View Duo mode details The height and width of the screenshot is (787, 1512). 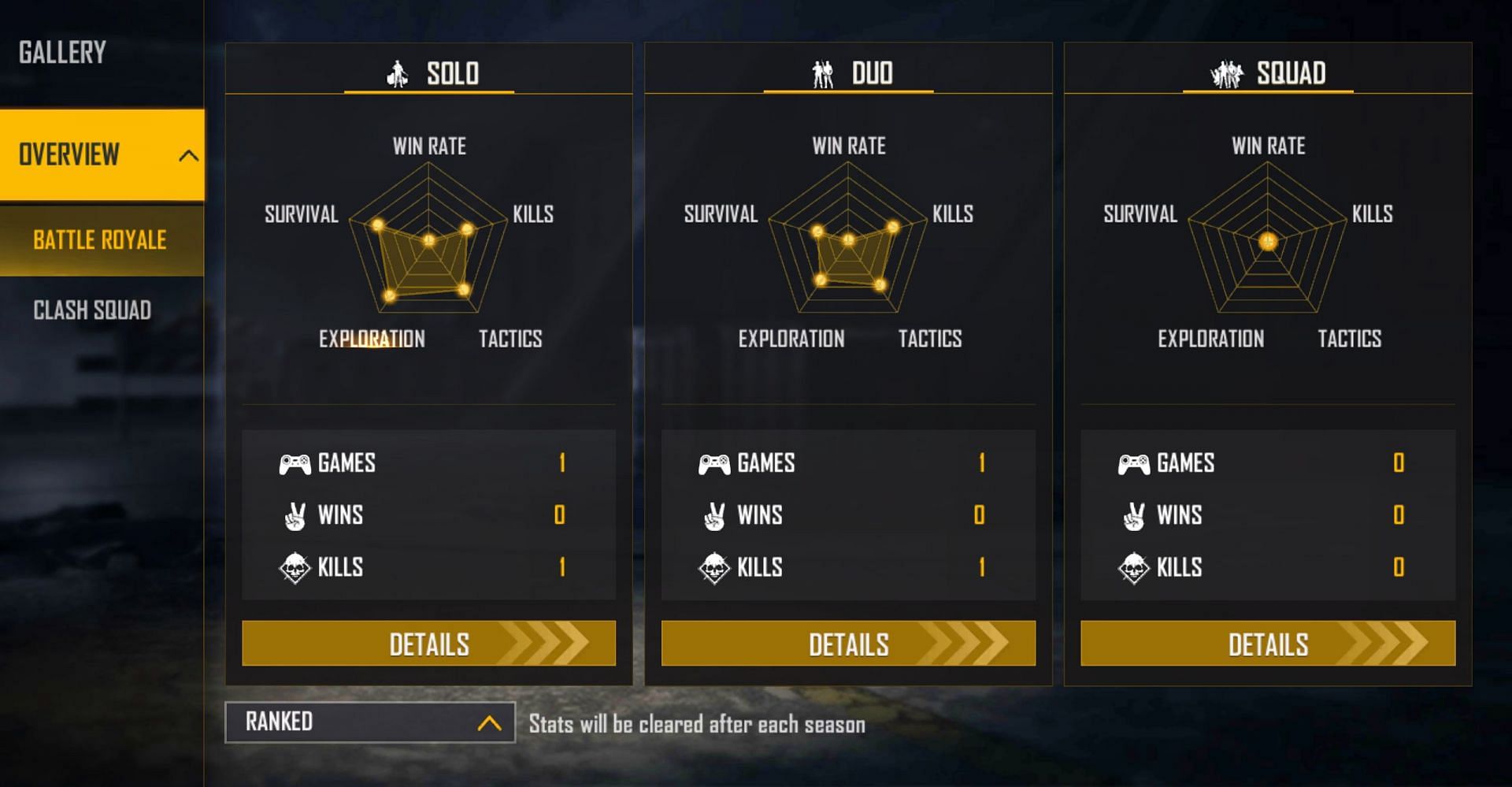(x=848, y=644)
